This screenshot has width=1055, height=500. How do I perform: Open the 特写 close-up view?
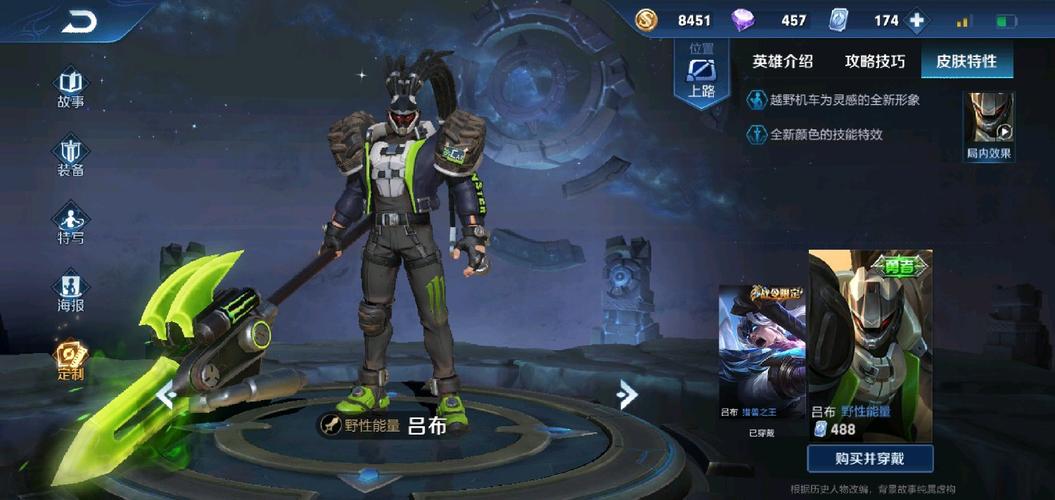click(x=70, y=223)
